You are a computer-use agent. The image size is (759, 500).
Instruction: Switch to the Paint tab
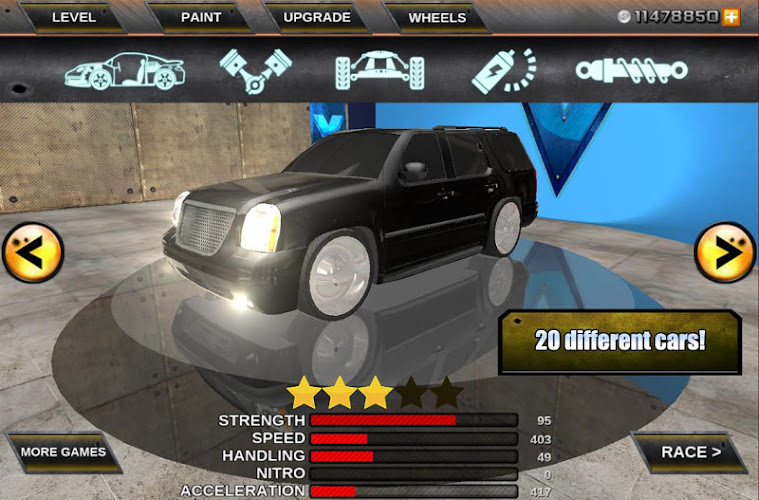pyautogui.click(x=201, y=17)
